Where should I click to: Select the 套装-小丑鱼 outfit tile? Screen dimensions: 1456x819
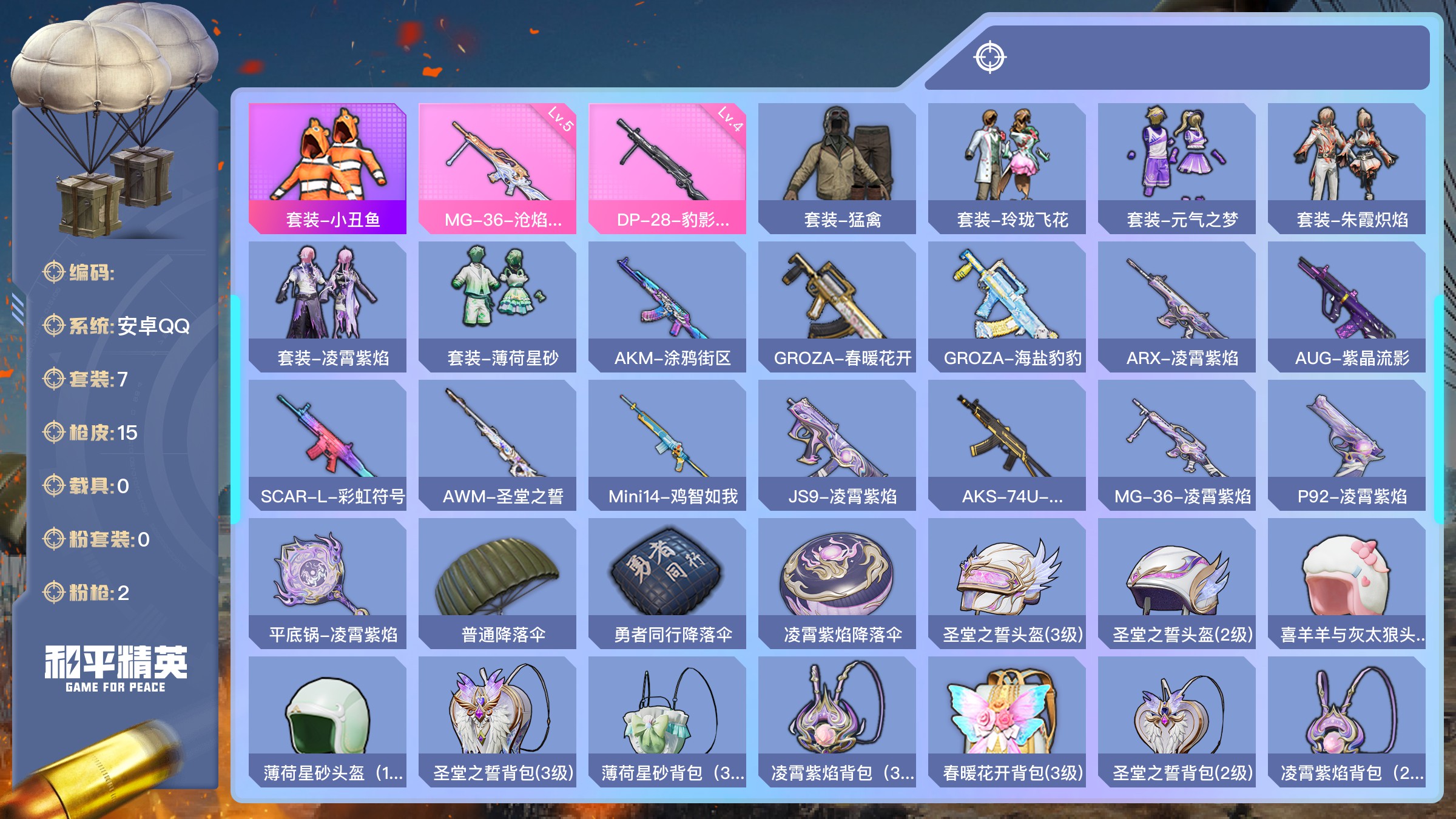point(328,168)
